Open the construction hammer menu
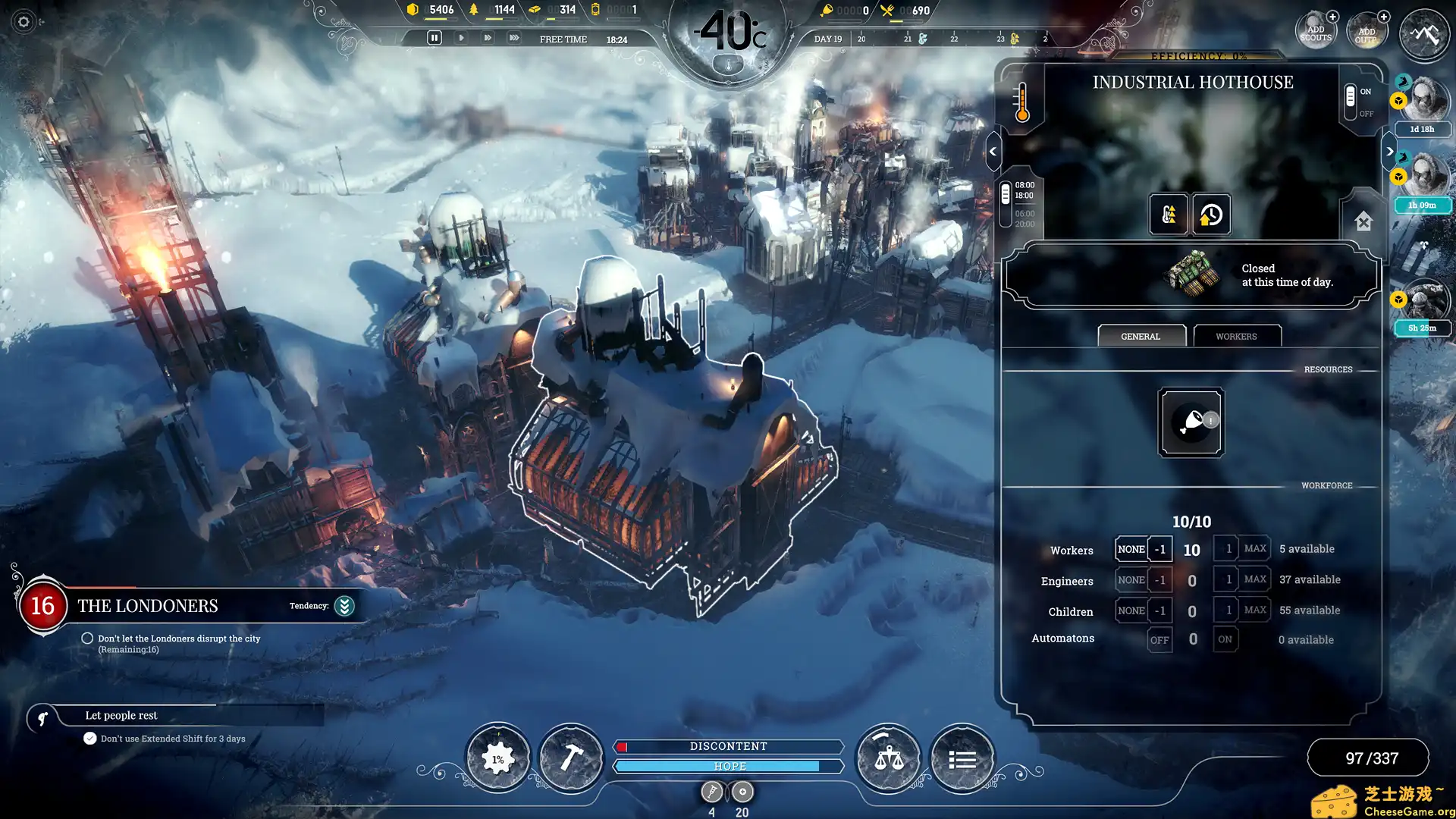The width and height of the screenshot is (1456, 819). click(571, 756)
